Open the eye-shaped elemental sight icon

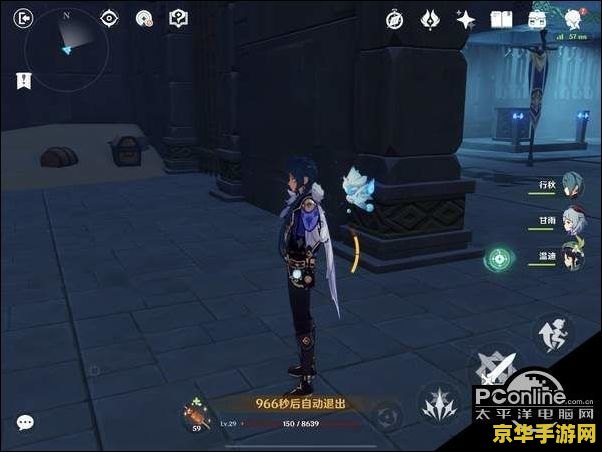(x=110, y=18)
